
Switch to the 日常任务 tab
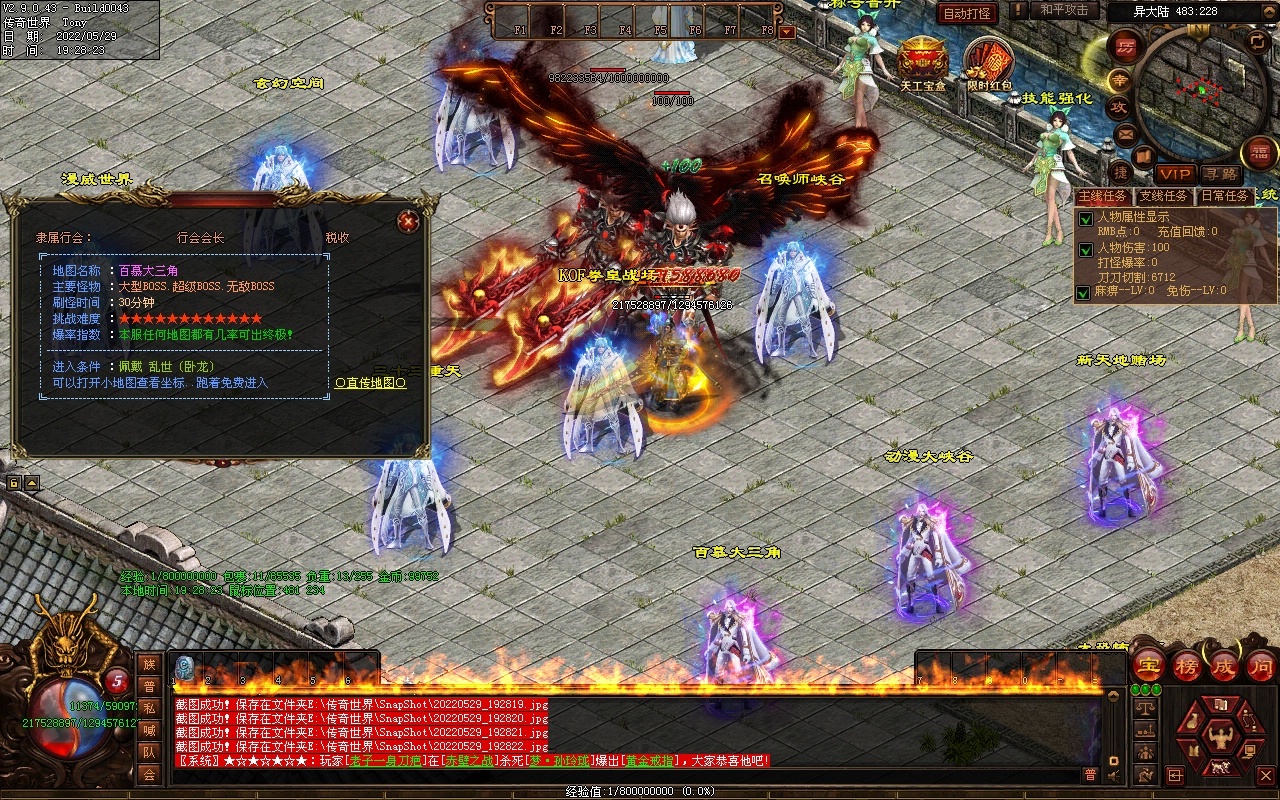coord(1224,196)
